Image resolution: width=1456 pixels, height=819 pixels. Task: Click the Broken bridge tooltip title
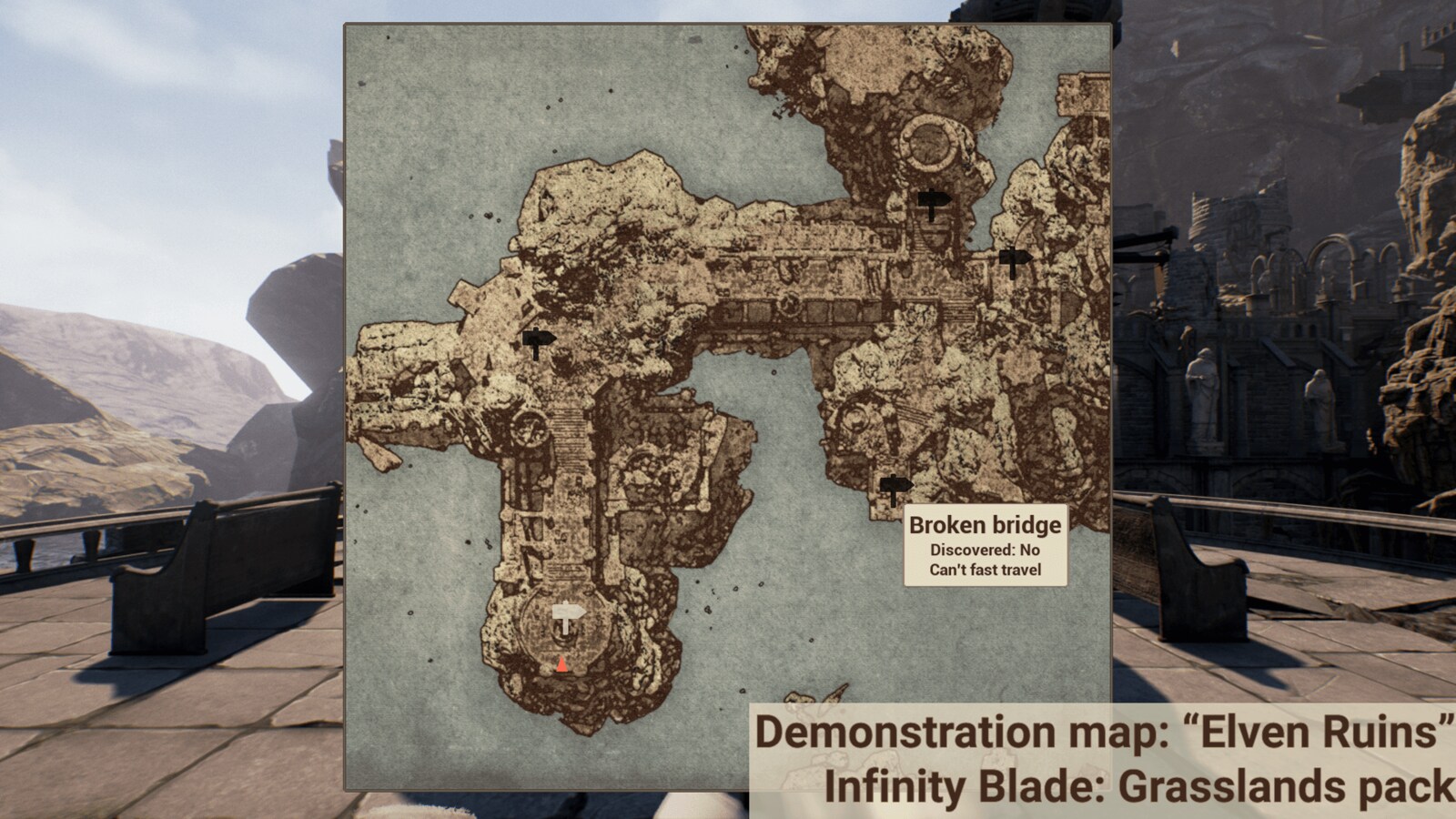tap(984, 525)
